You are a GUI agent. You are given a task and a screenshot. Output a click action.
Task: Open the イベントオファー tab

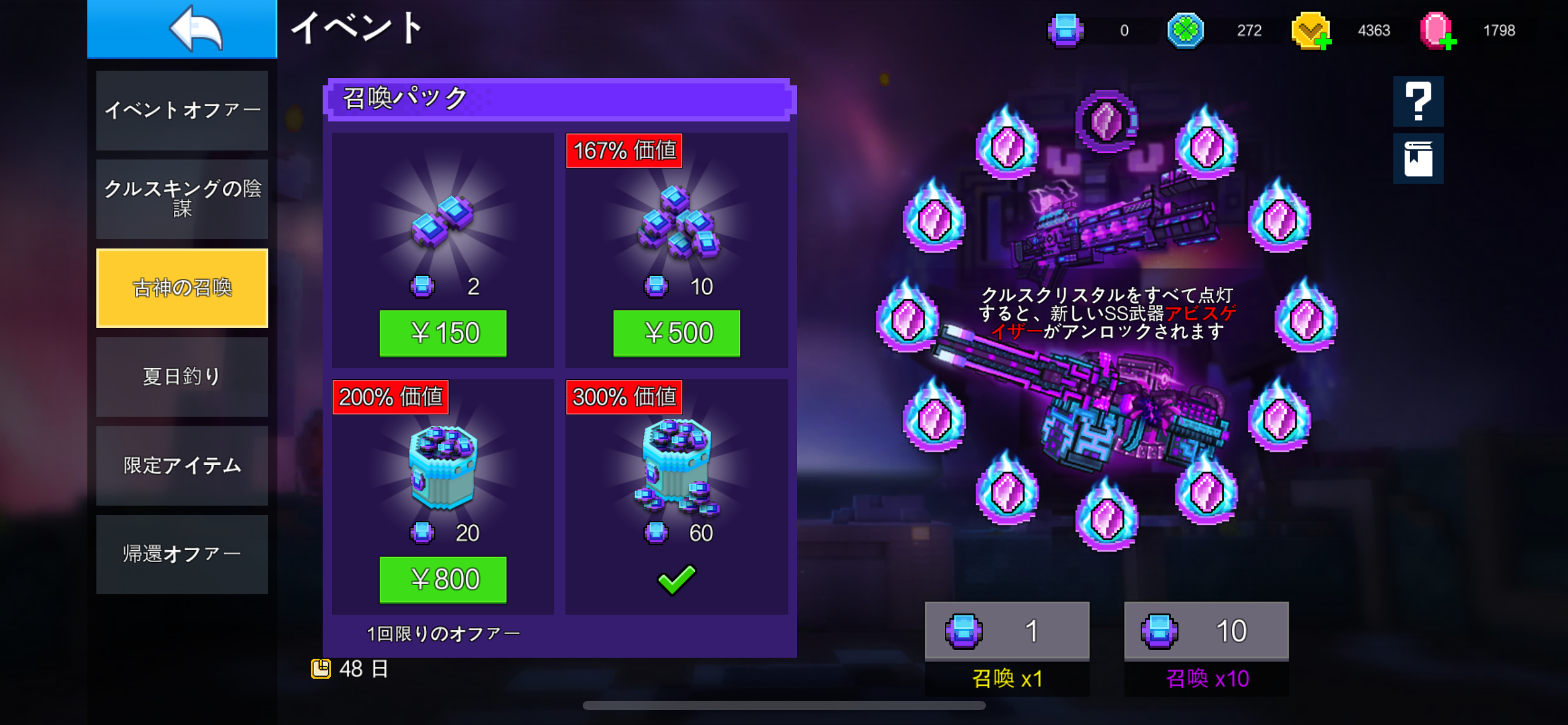tap(182, 110)
